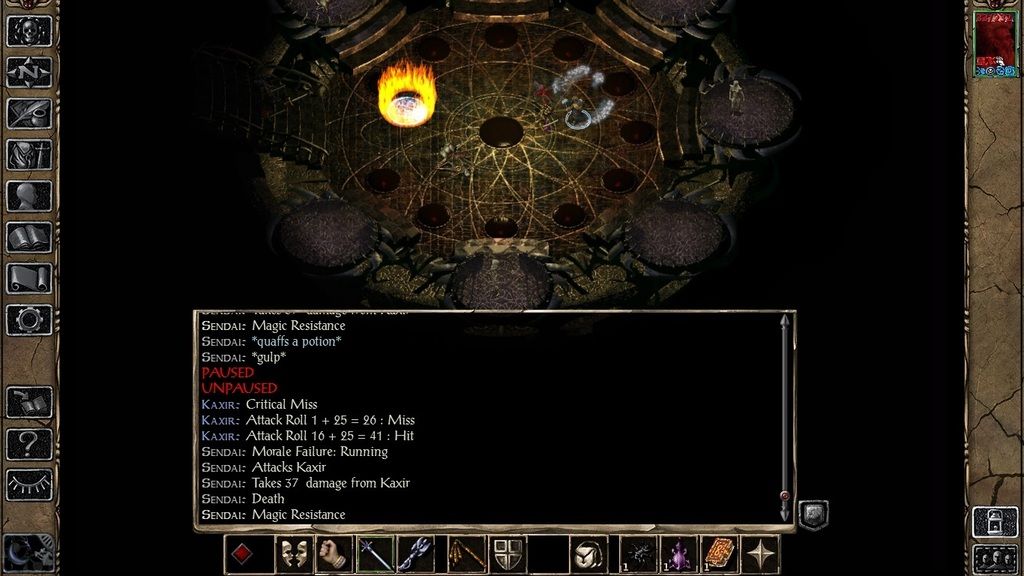
Task: Select the party leader's red portrait
Action: pos(995,43)
